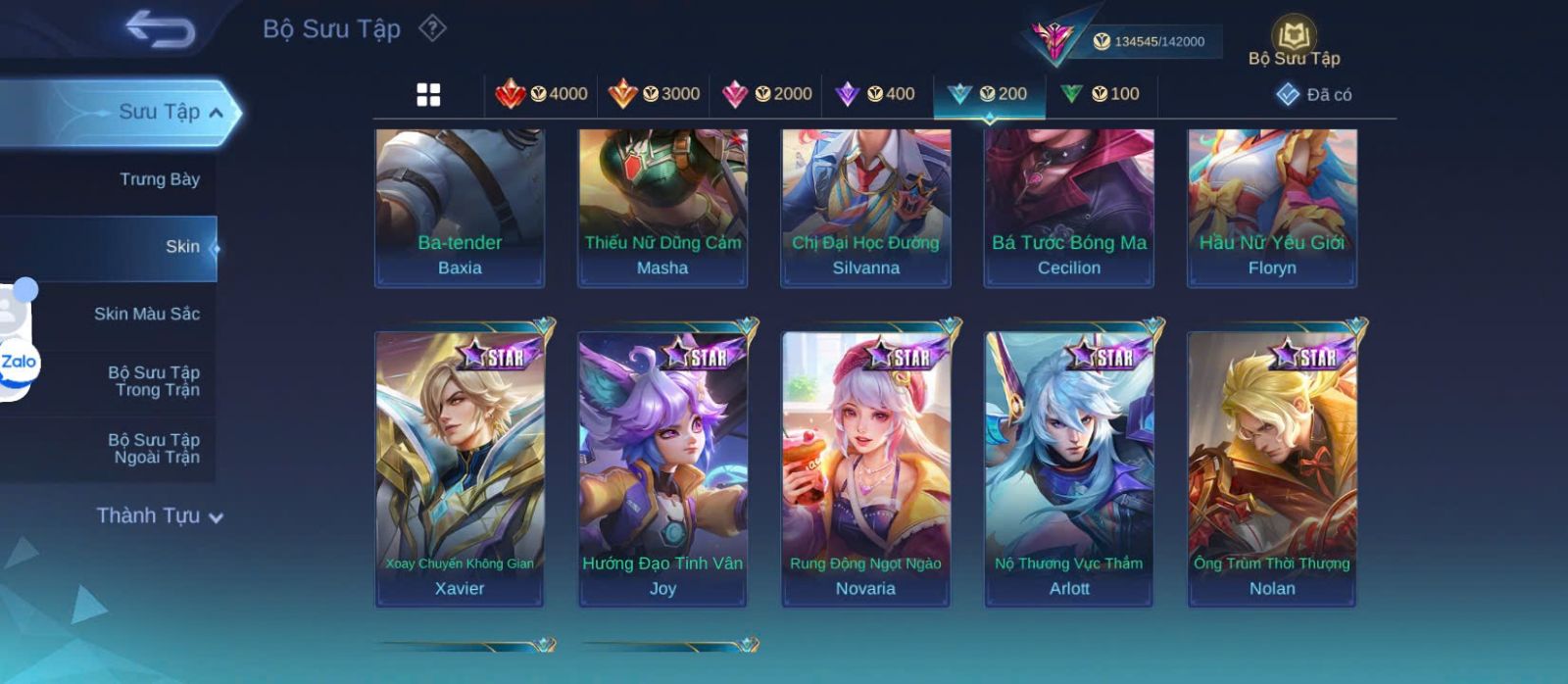Expand the Thành Tựu section
Image resolution: width=1568 pixels, height=684 pixels.
(159, 515)
